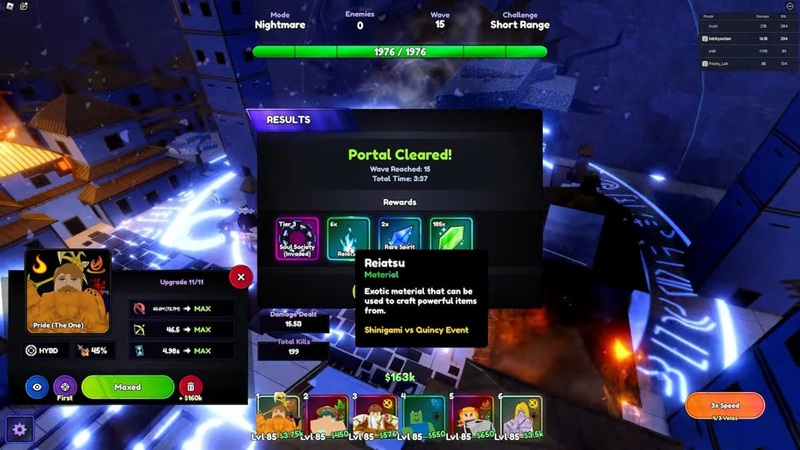Choose the hotbar slot 2 unit costing $450
The height and width of the screenshot is (450, 800).
pos(324,415)
